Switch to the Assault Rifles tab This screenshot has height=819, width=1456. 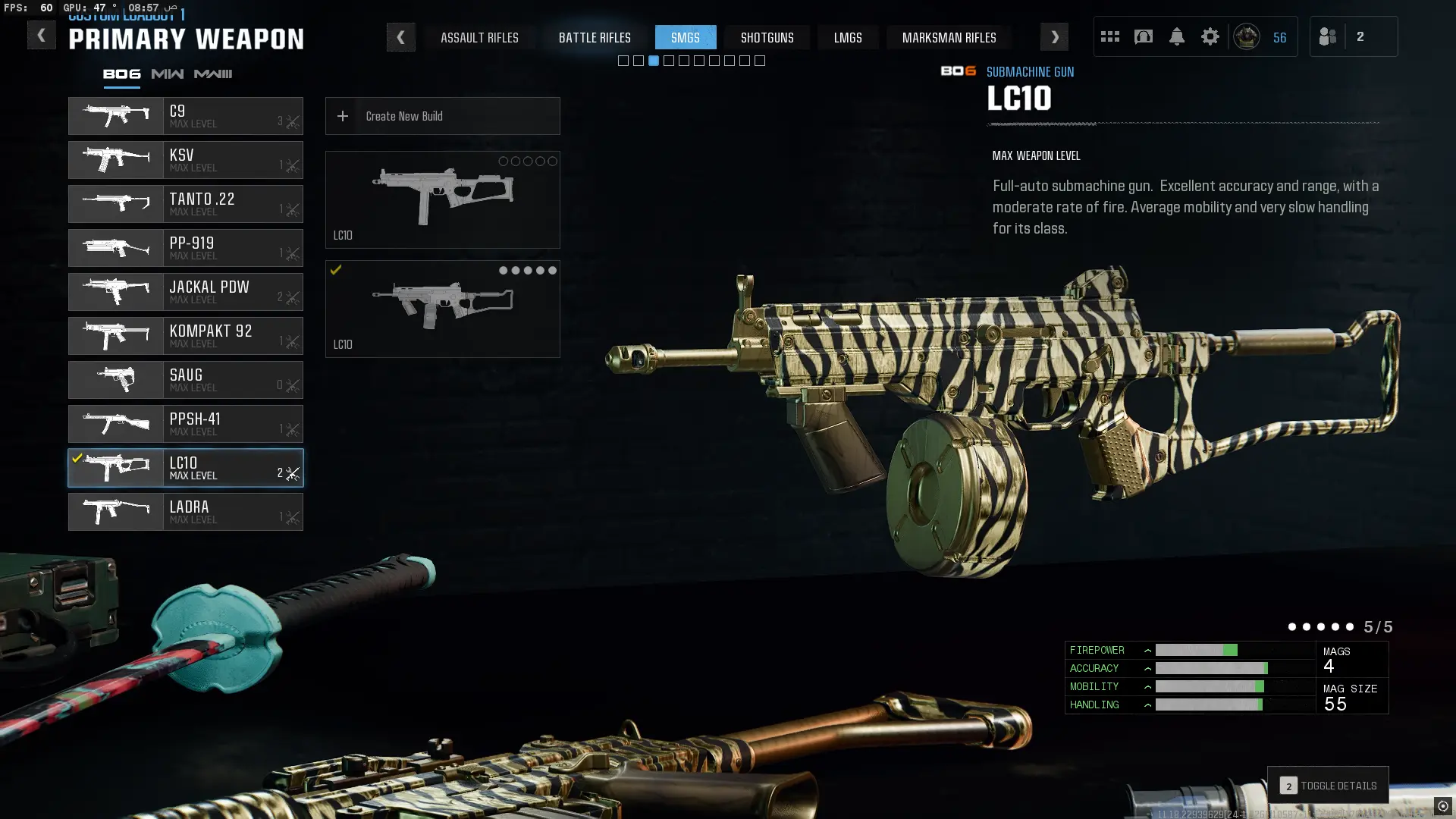(479, 37)
